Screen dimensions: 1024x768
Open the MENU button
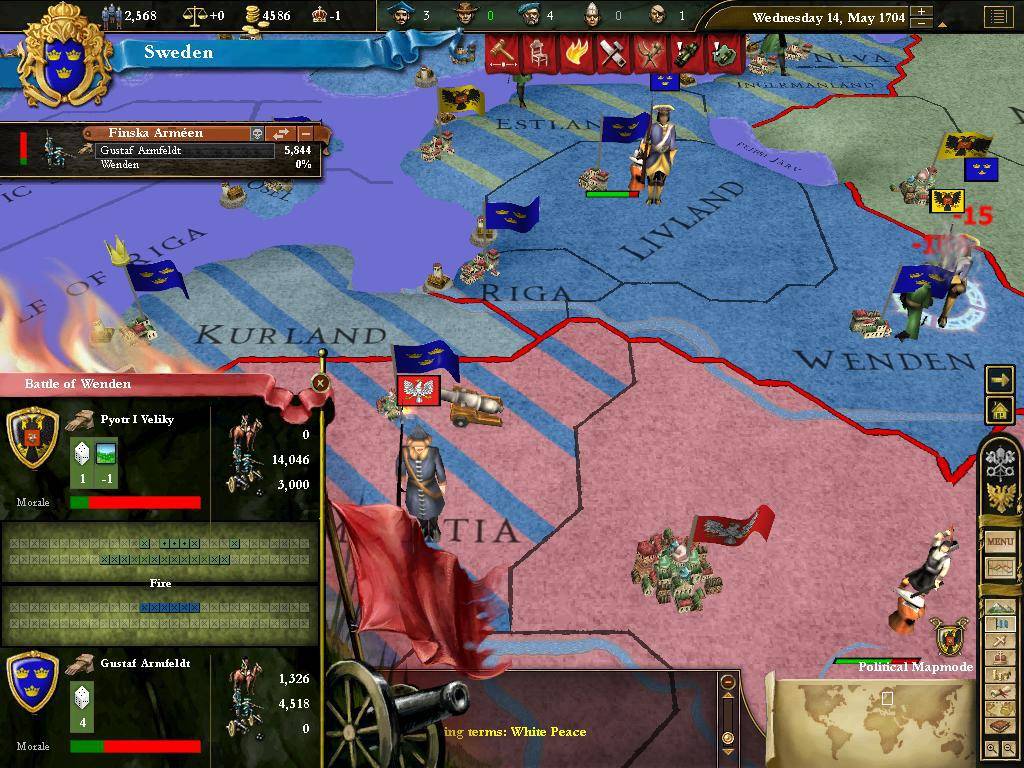(x=1000, y=541)
